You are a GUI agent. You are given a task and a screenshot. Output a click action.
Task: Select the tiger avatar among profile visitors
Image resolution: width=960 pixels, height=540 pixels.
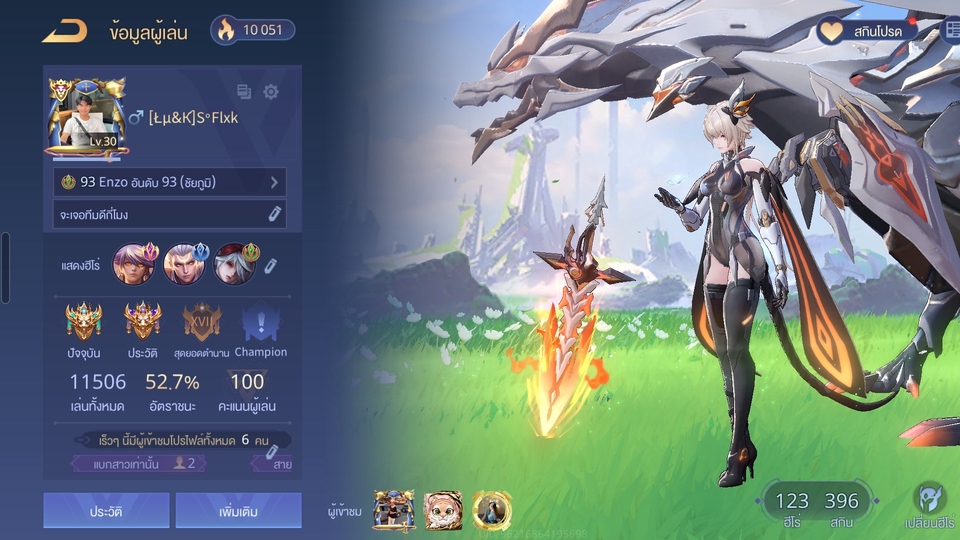point(443,510)
